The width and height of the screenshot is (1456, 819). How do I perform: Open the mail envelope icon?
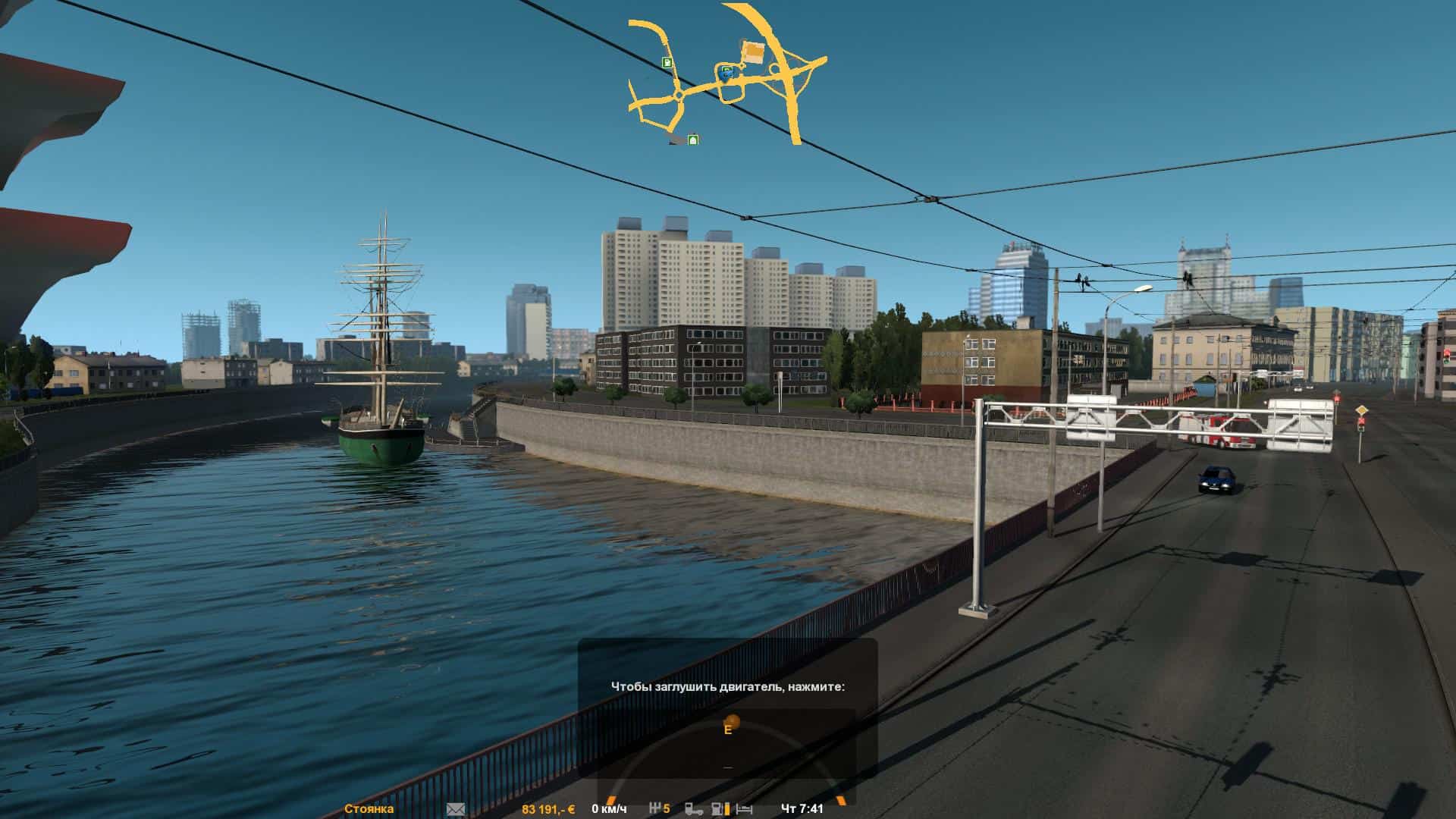[456, 809]
